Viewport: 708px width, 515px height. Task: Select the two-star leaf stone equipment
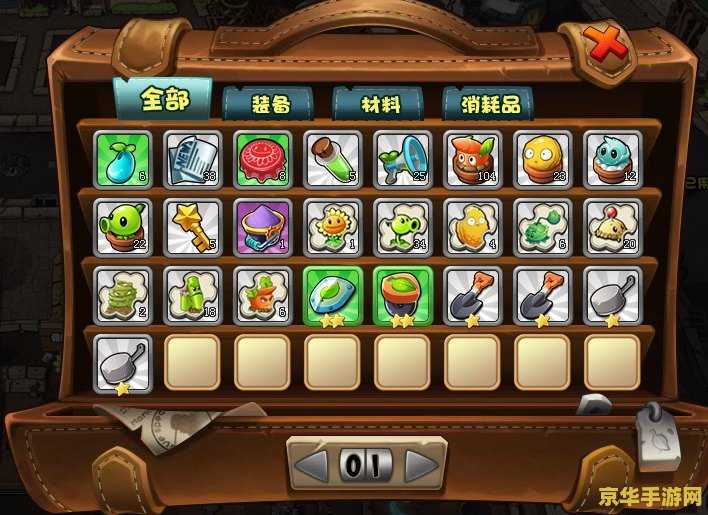click(333, 295)
